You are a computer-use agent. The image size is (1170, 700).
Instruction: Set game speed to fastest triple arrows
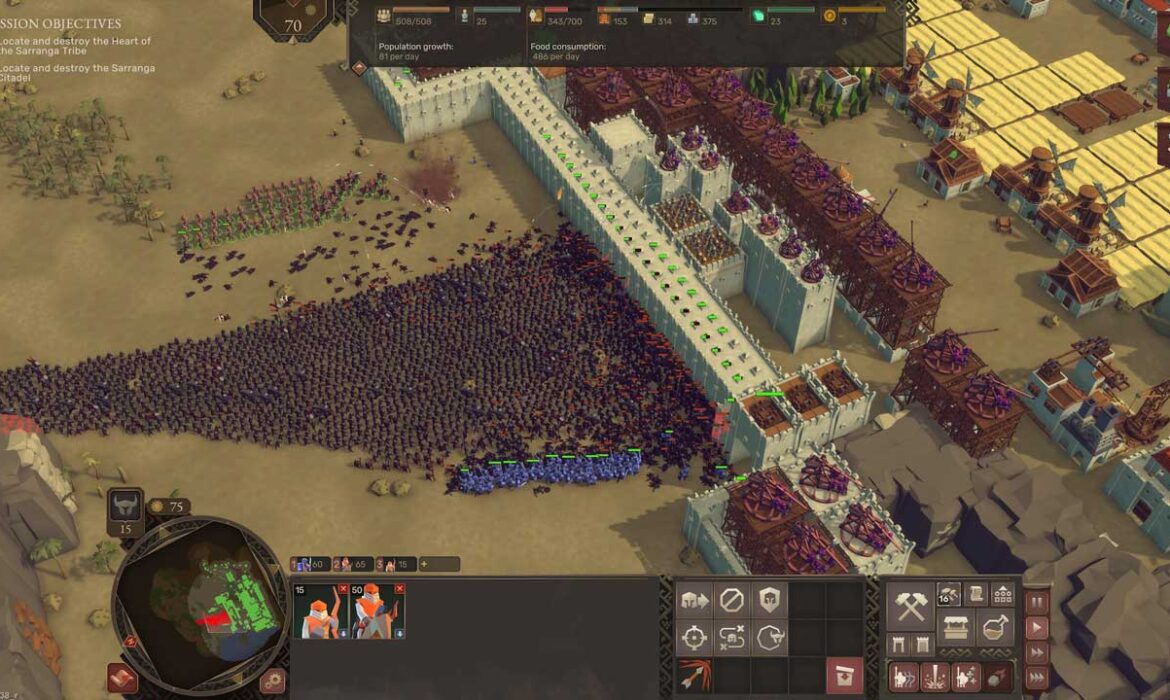1037,678
